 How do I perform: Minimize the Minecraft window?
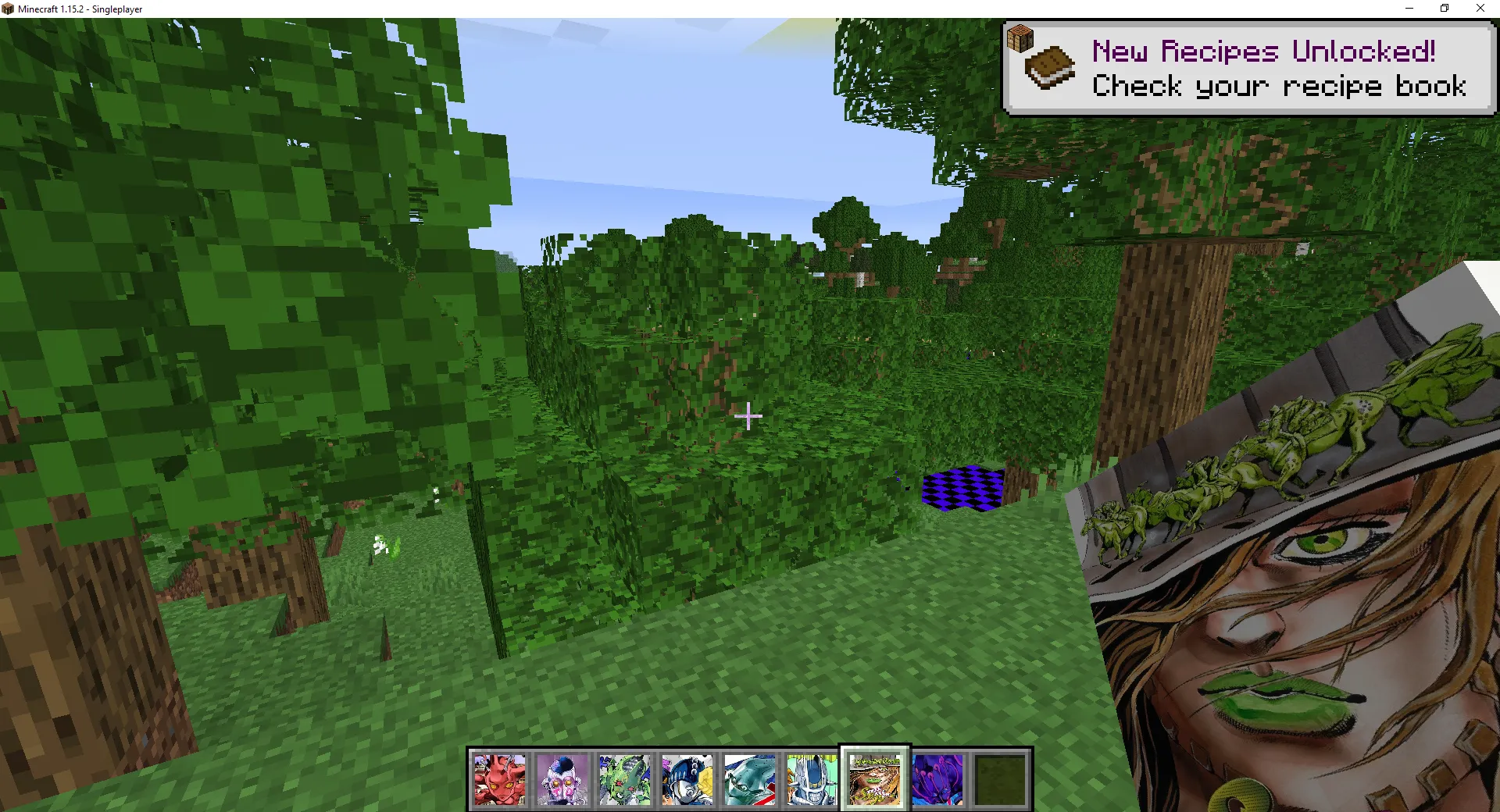click(1409, 9)
